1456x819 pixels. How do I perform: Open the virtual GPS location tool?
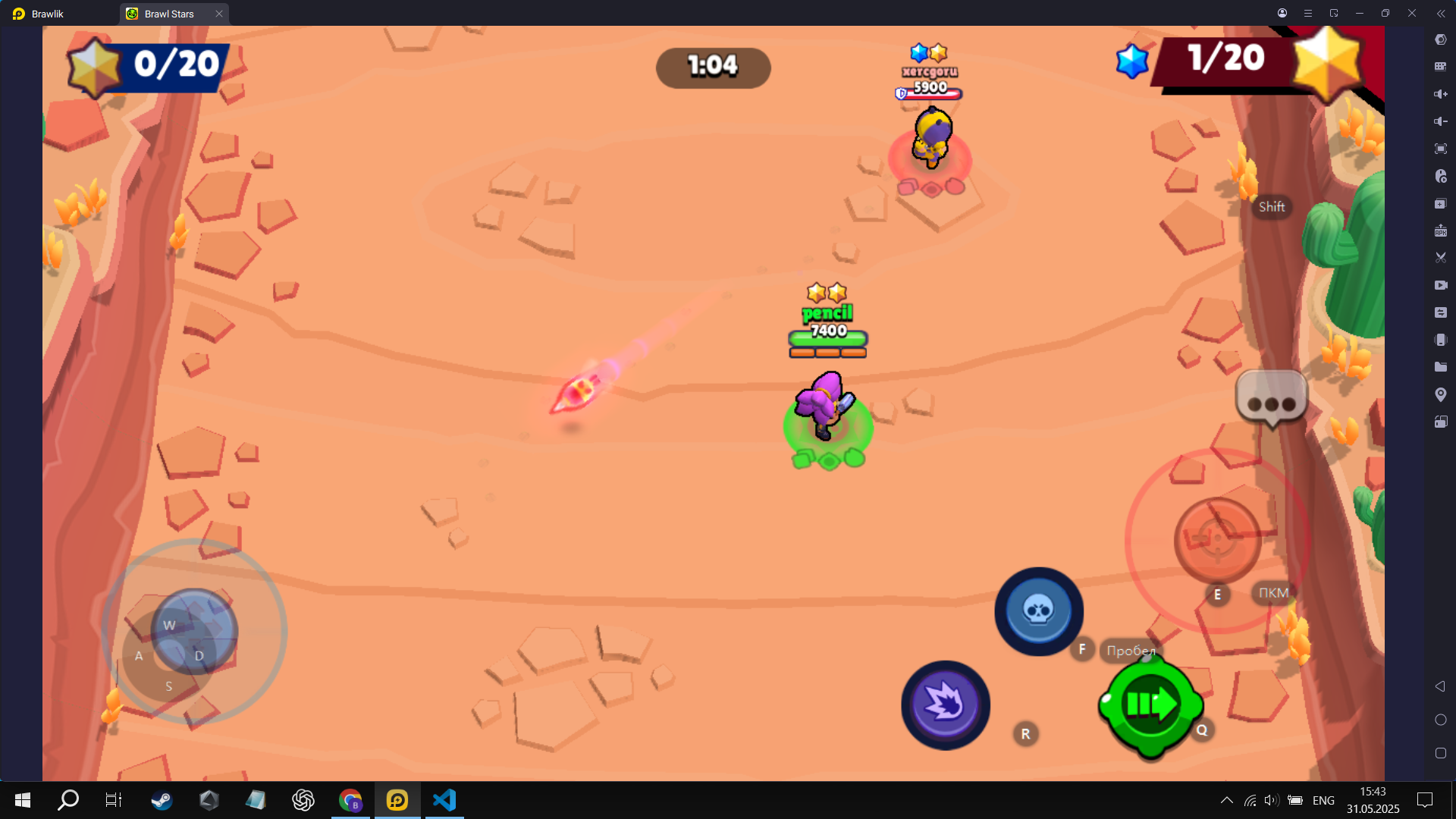point(1440,394)
